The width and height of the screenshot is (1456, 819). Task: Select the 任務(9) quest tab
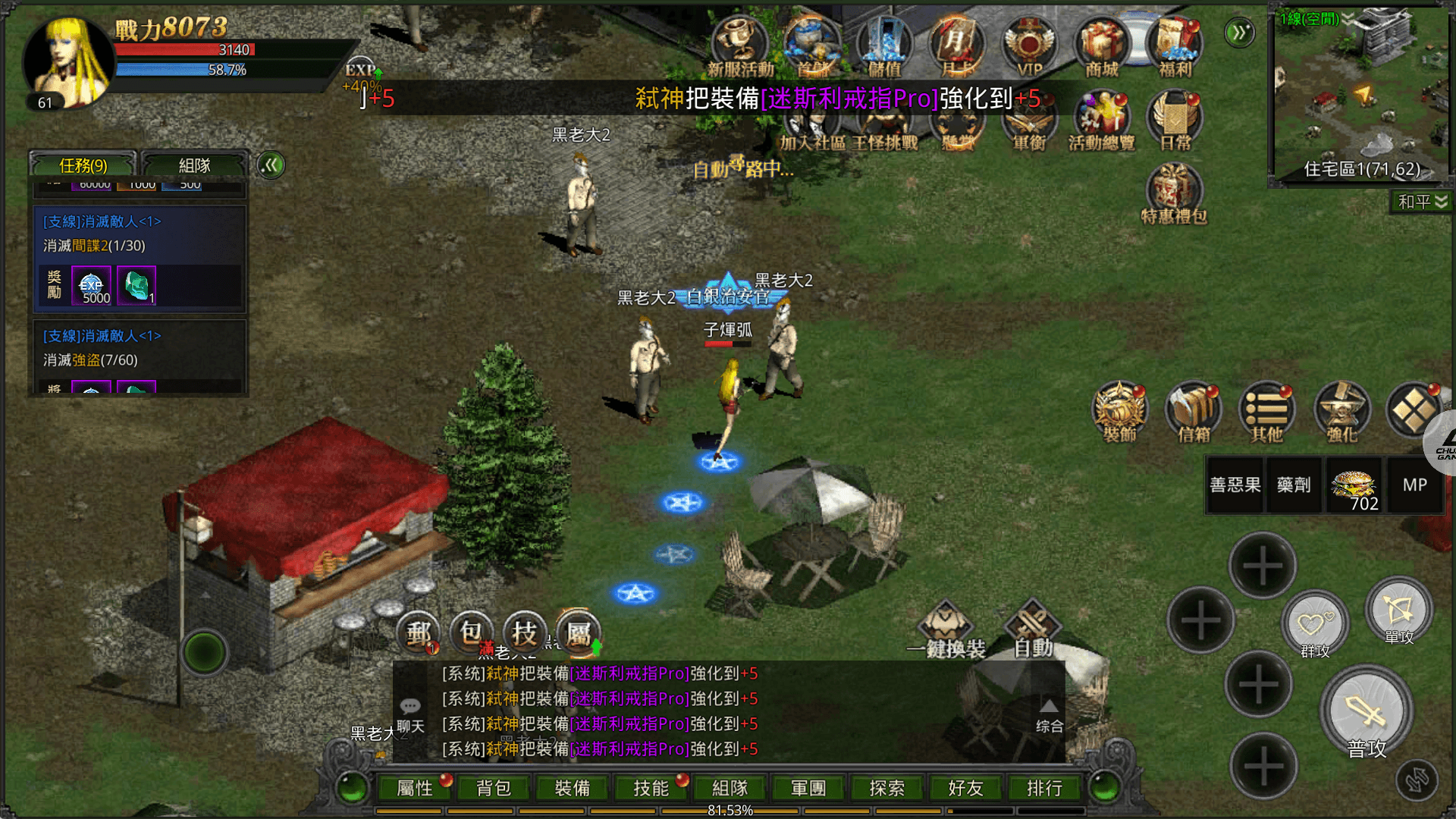tap(83, 165)
